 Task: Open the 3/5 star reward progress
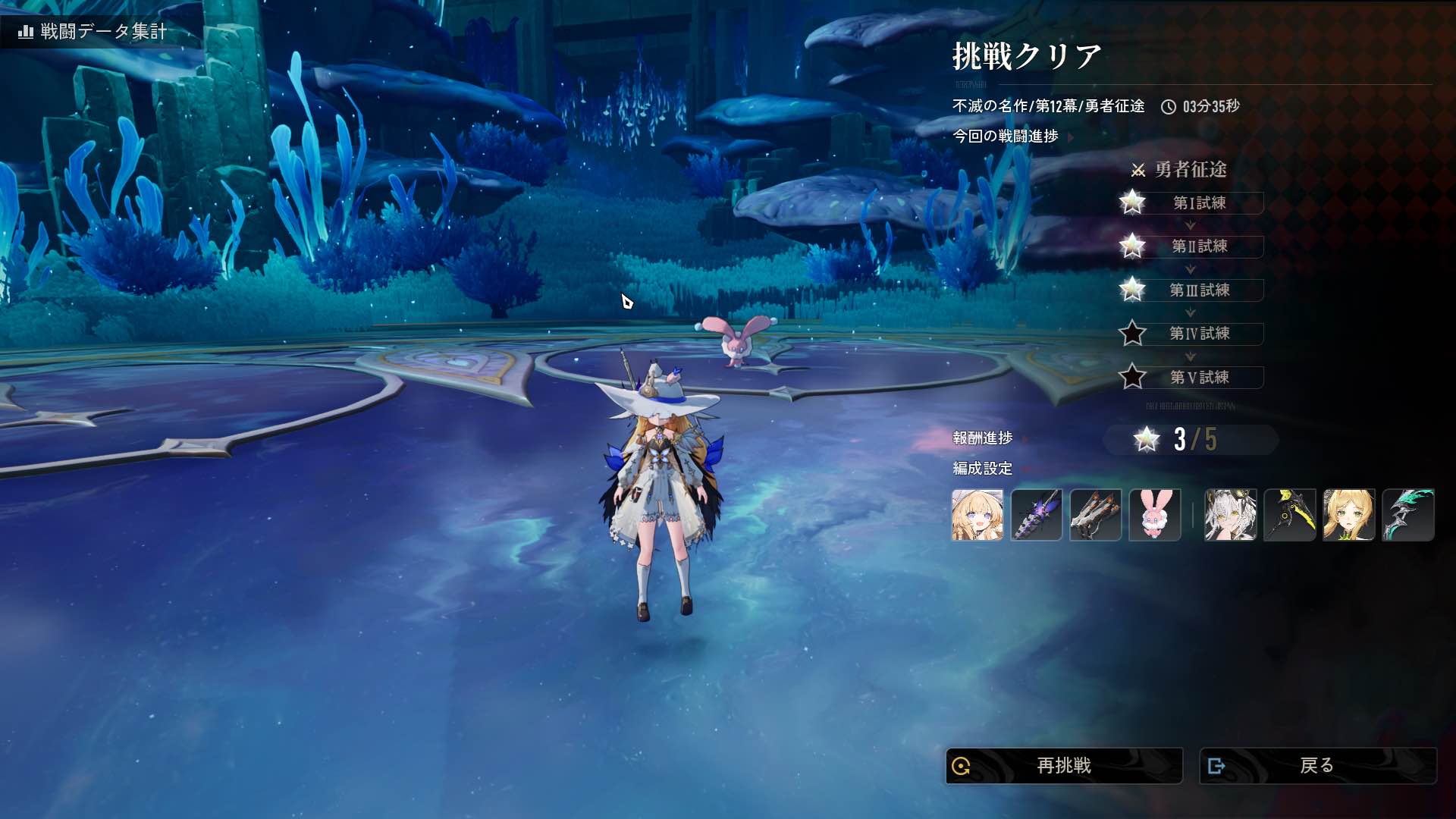pos(1191,439)
